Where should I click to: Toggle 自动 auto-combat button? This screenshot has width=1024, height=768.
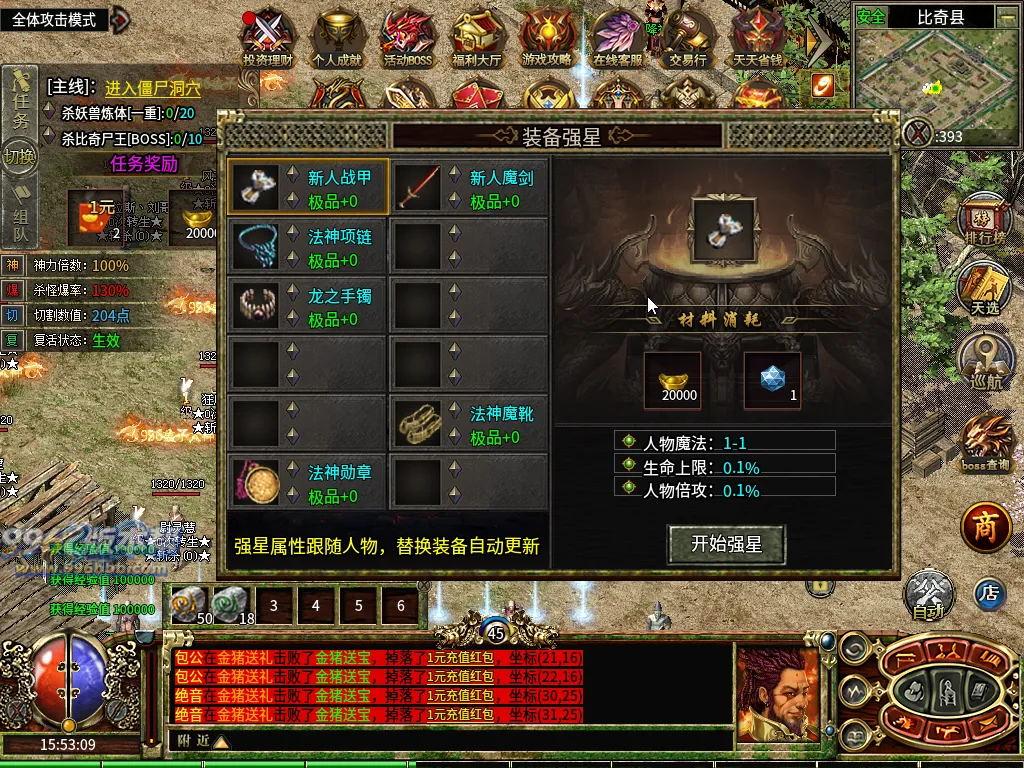(929, 596)
